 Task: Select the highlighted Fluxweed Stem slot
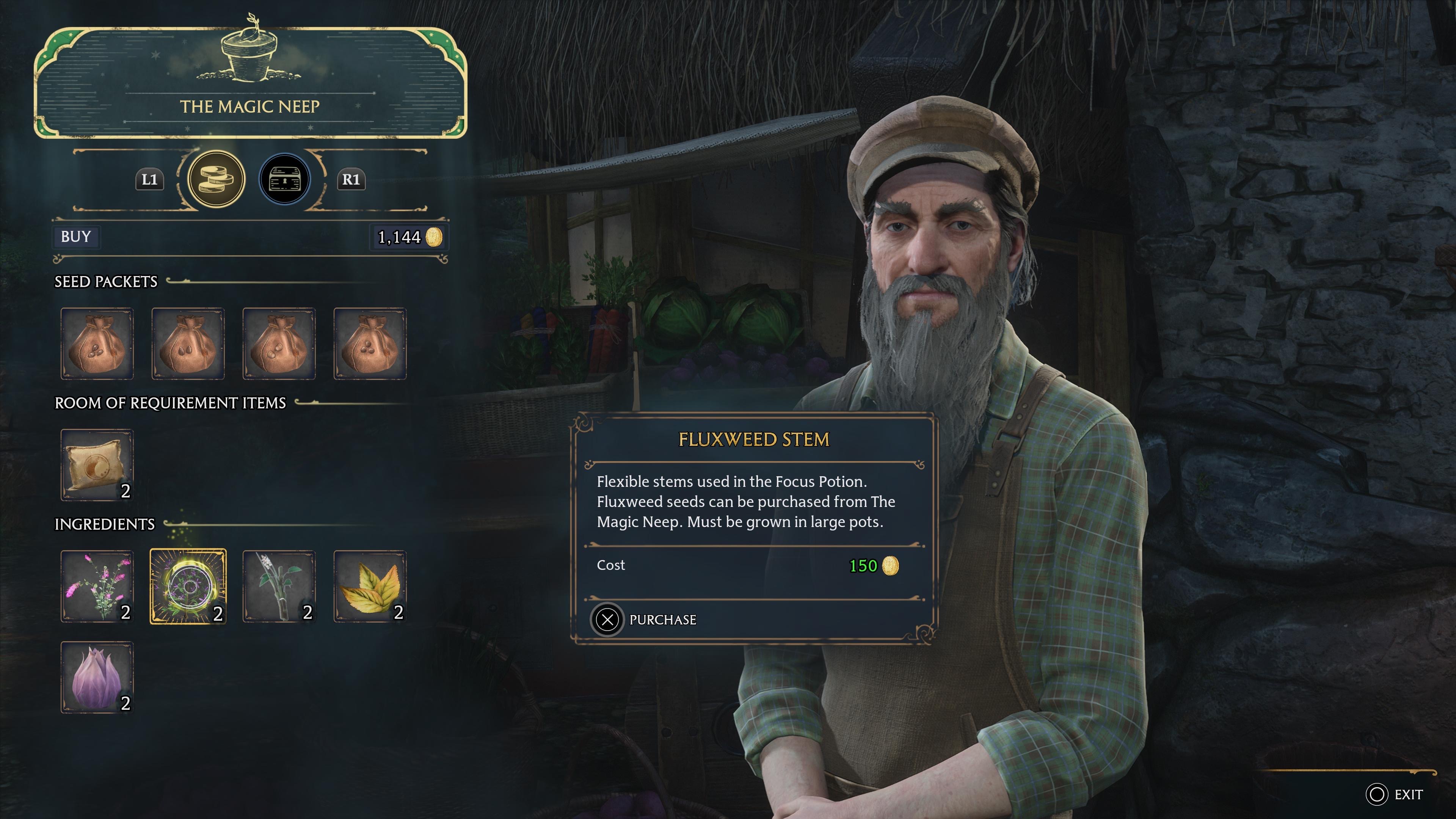pyautogui.click(x=188, y=586)
